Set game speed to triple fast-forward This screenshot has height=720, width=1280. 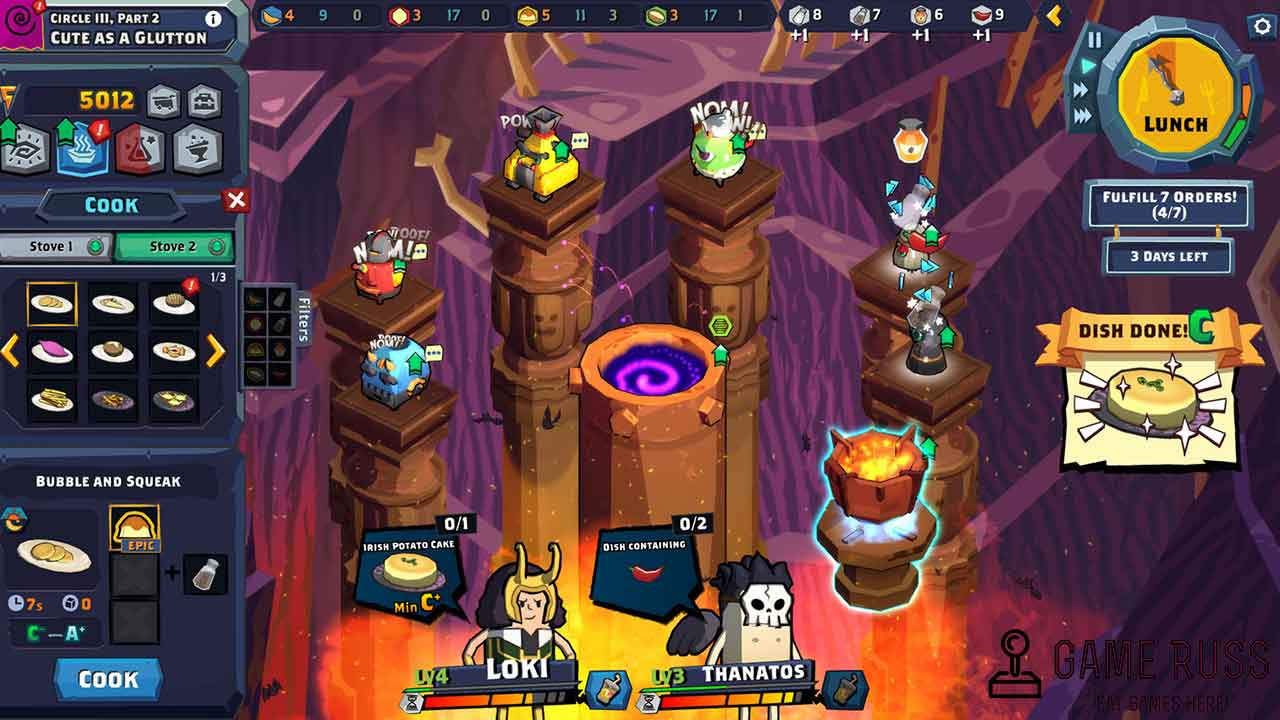1083,116
